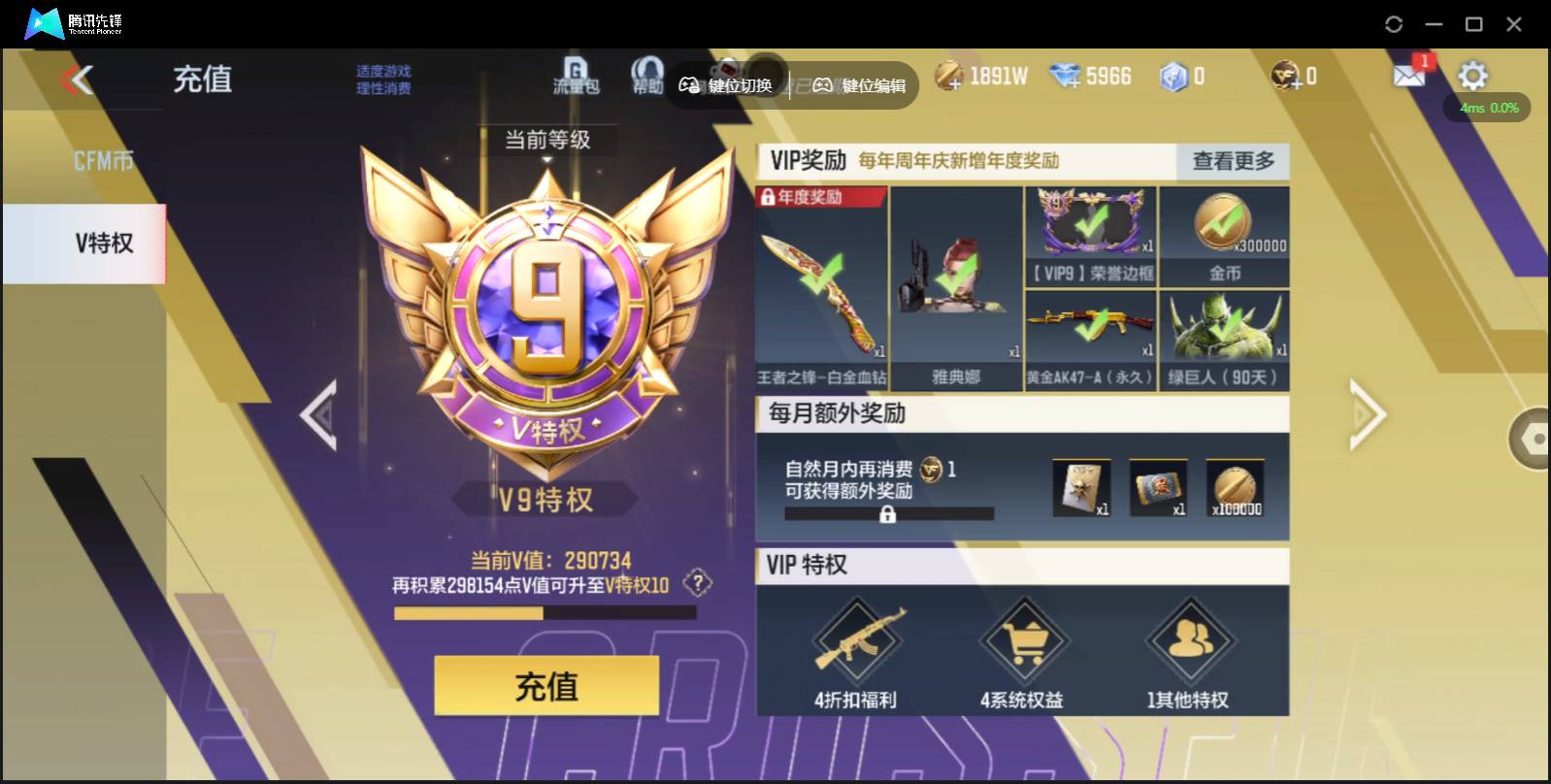Click the right arrow to see next VIP level
The height and width of the screenshot is (784, 1551).
coord(1367,414)
